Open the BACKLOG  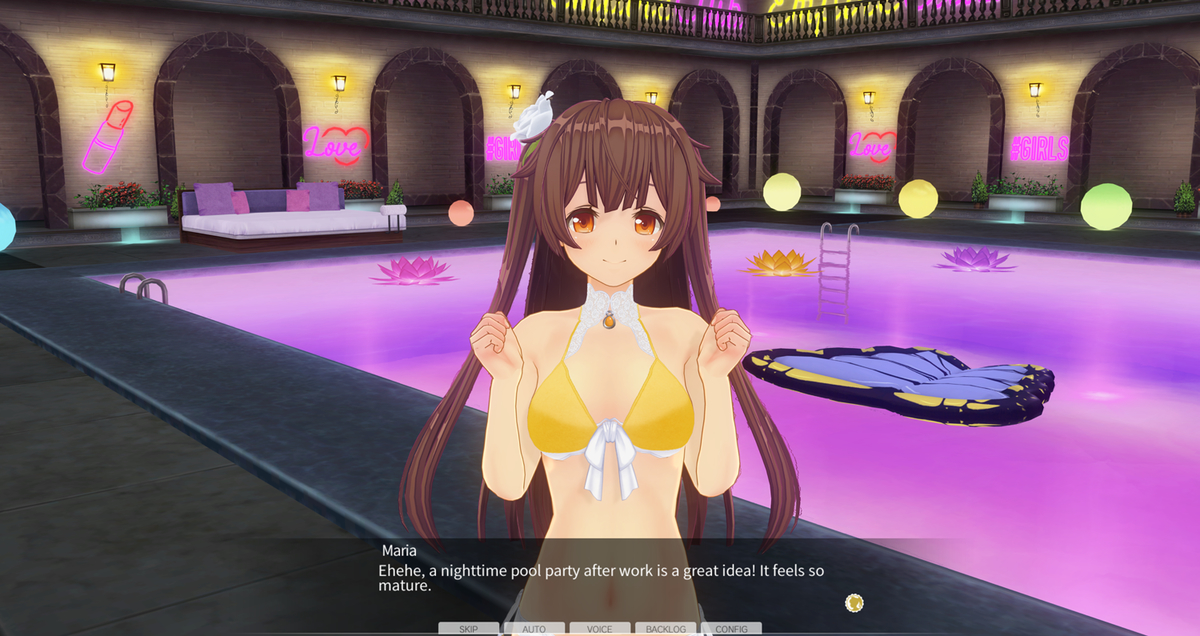coord(666,629)
